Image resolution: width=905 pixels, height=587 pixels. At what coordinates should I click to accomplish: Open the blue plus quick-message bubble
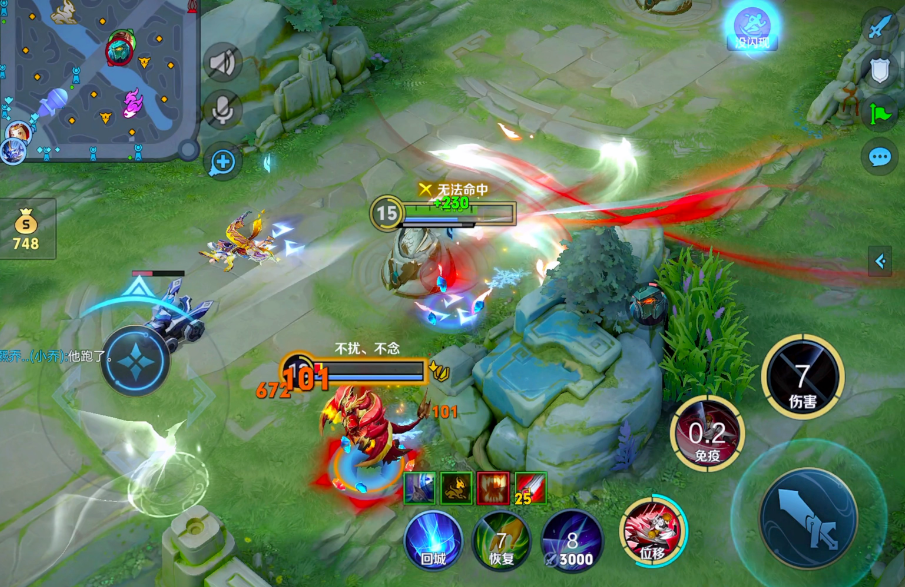click(222, 161)
